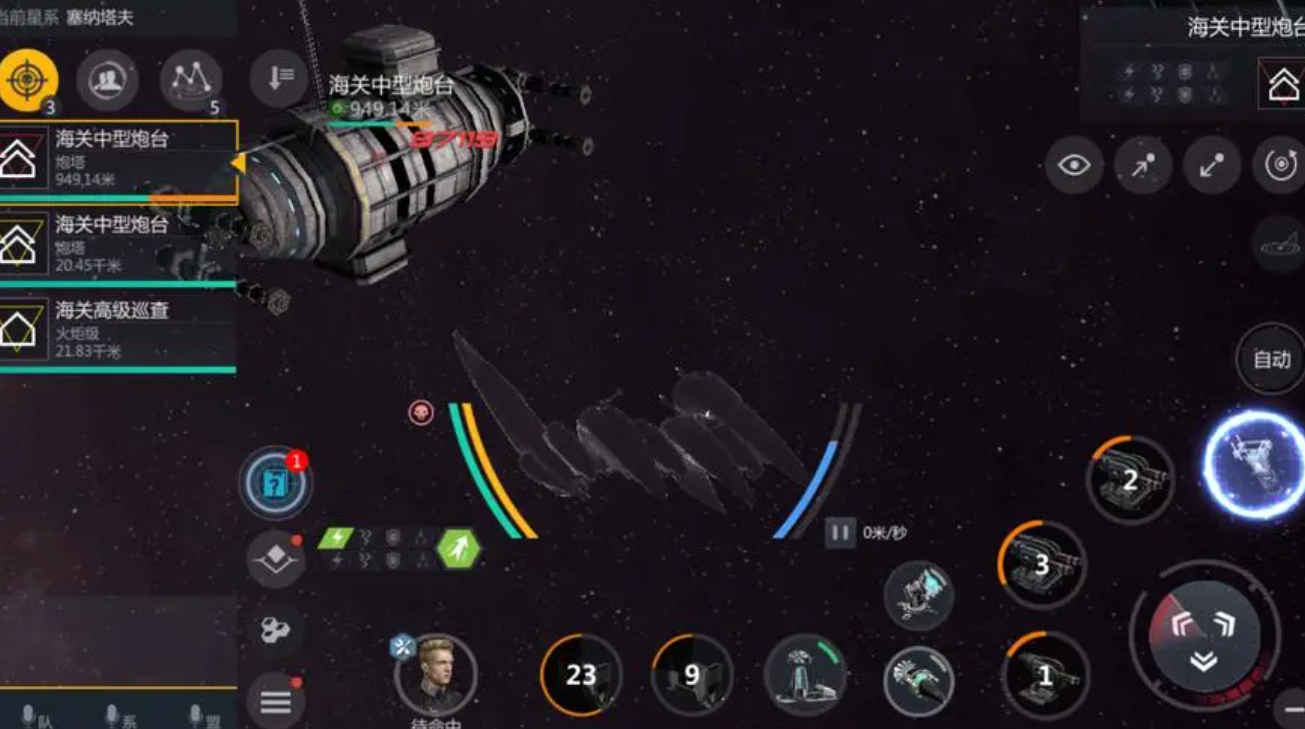Activate weapon group number 2

(x=1130, y=480)
